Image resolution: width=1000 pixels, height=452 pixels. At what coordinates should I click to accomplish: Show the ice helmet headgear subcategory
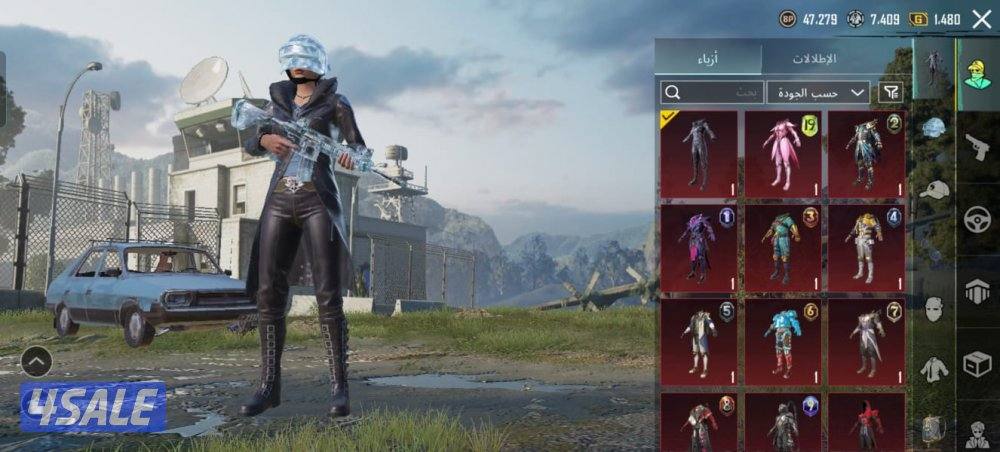click(x=934, y=127)
